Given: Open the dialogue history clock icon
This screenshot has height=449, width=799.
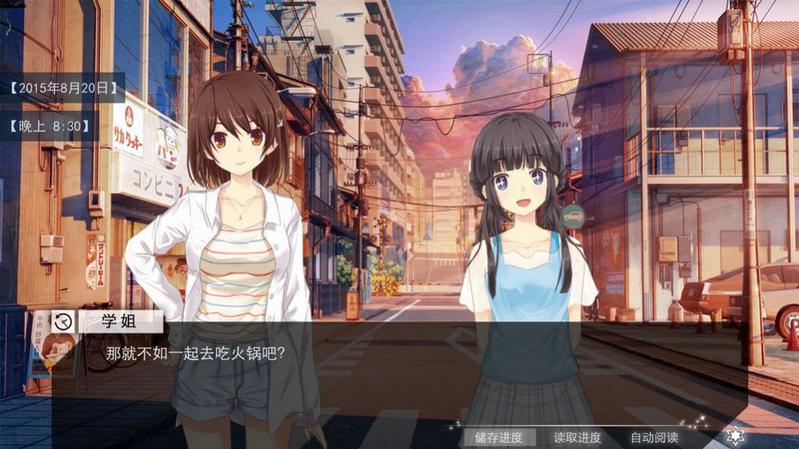Looking at the screenshot, I should (64, 321).
